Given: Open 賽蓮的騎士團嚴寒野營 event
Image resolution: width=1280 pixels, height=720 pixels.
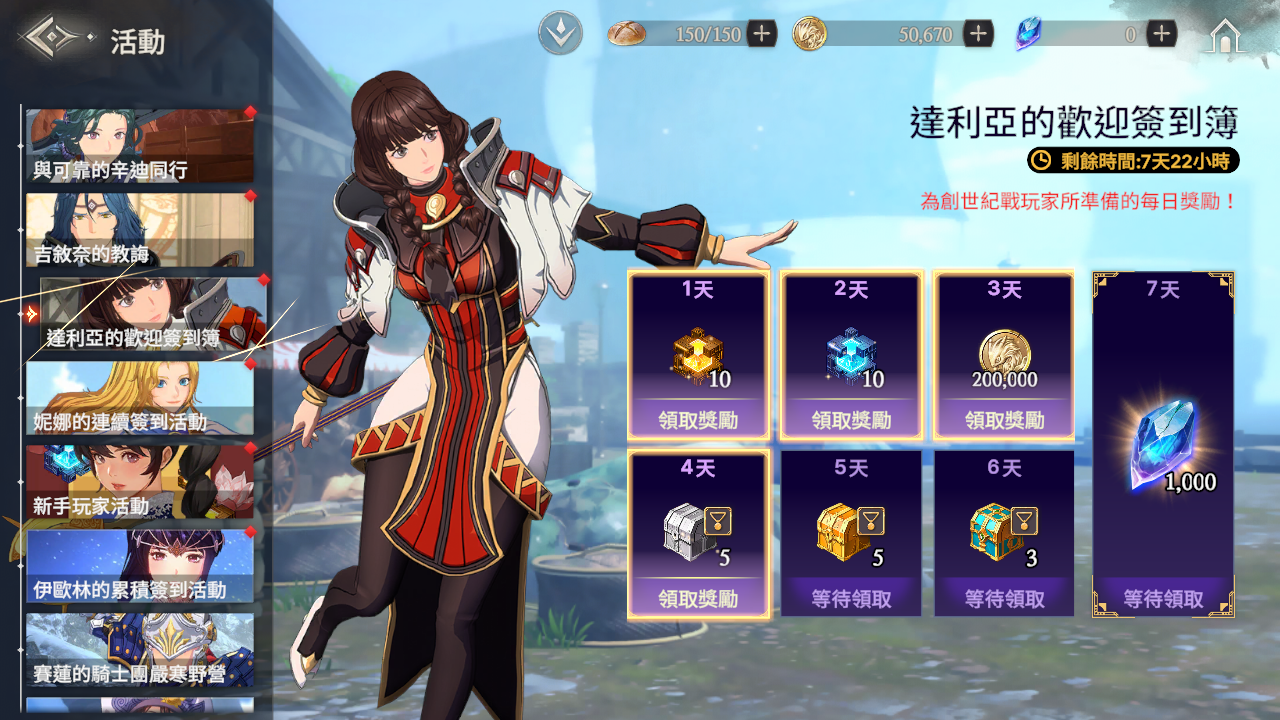Looking at the screenshot, I should 139,650.
